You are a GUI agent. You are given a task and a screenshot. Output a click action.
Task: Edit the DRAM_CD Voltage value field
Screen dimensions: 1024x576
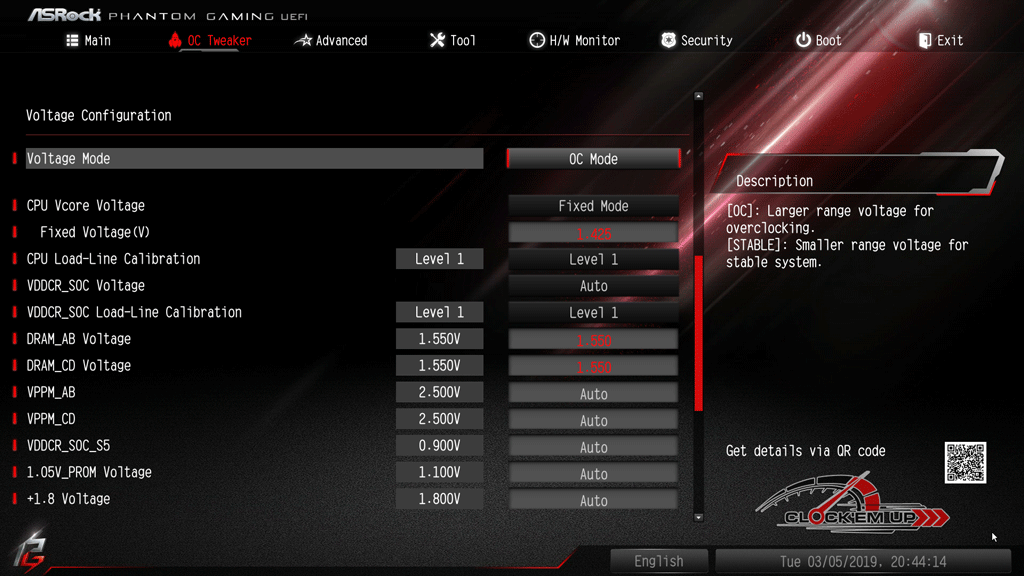click(593, 367)
